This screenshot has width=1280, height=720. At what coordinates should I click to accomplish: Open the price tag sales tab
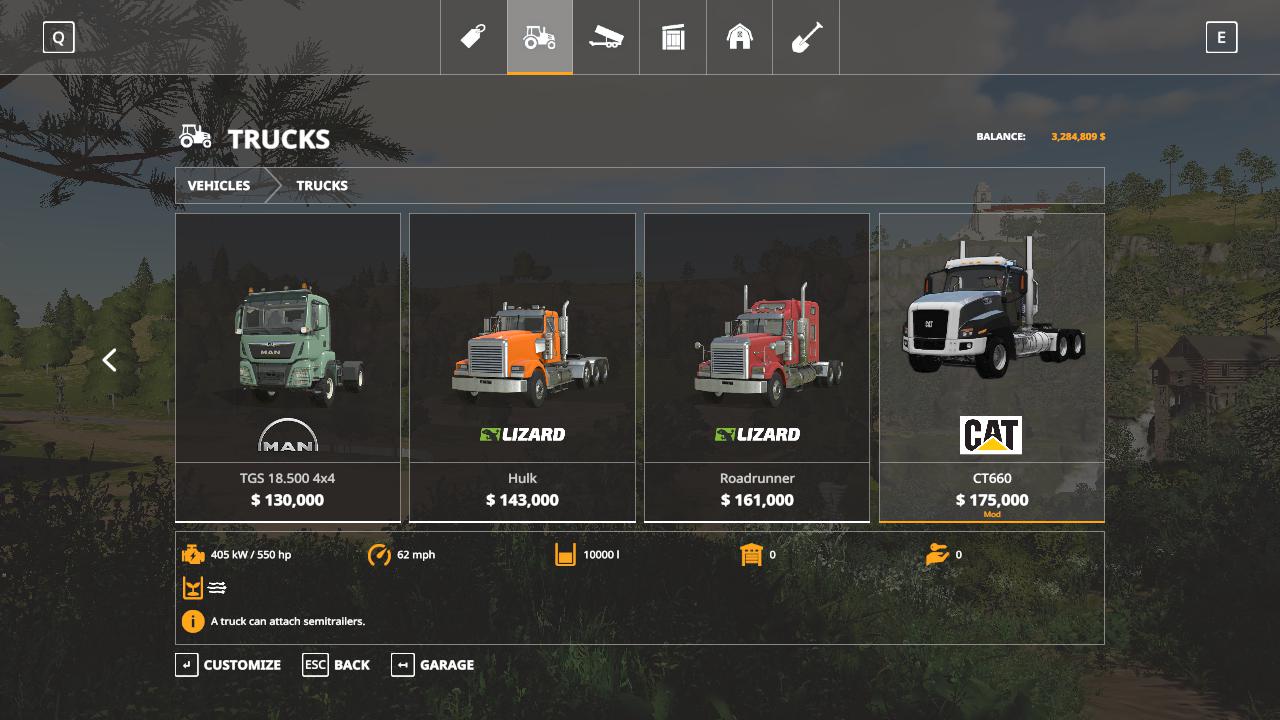click(x=473, y=37)
